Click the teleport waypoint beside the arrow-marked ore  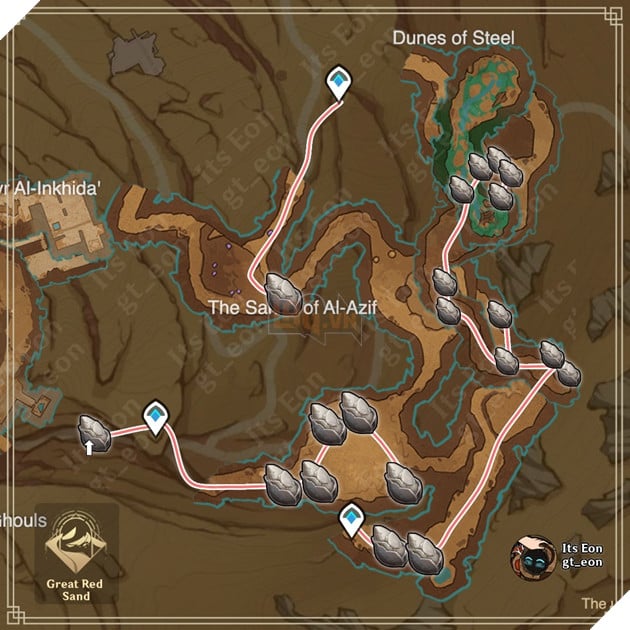pos(155,414)
